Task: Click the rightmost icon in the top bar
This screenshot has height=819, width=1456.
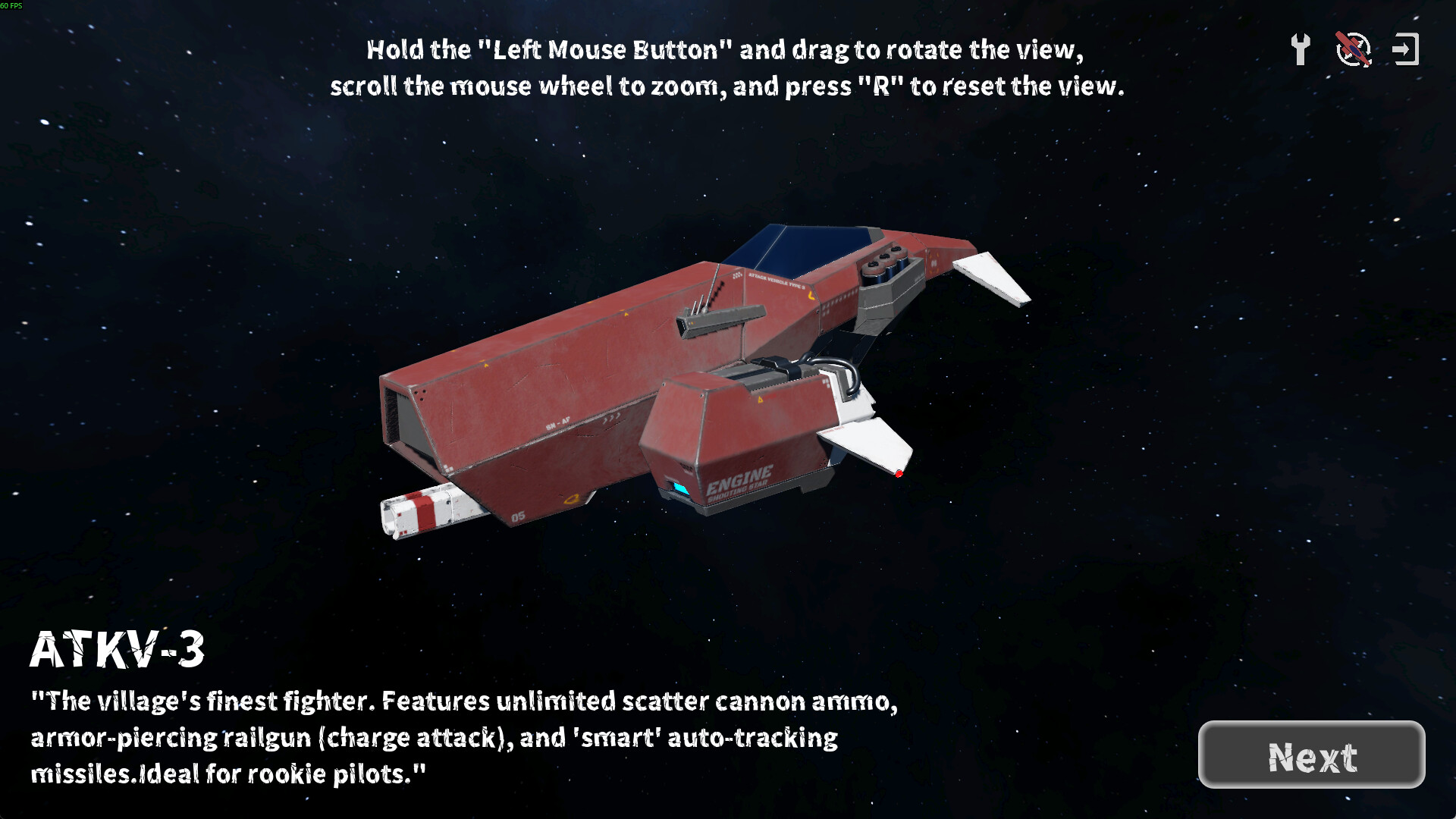Action: point(1407,49)
